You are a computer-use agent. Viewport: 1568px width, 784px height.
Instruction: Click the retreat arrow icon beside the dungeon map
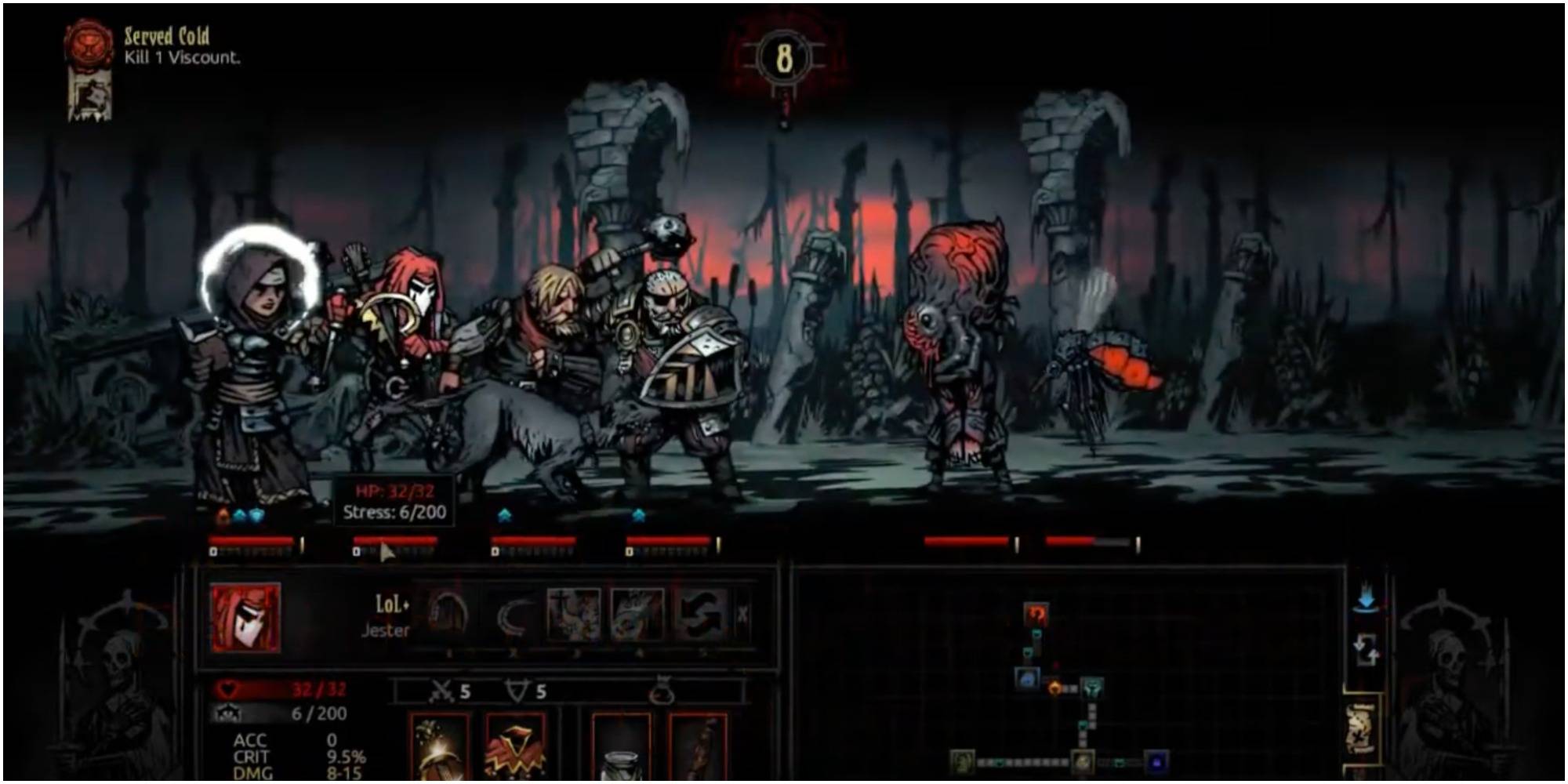tap(1366, 649)
